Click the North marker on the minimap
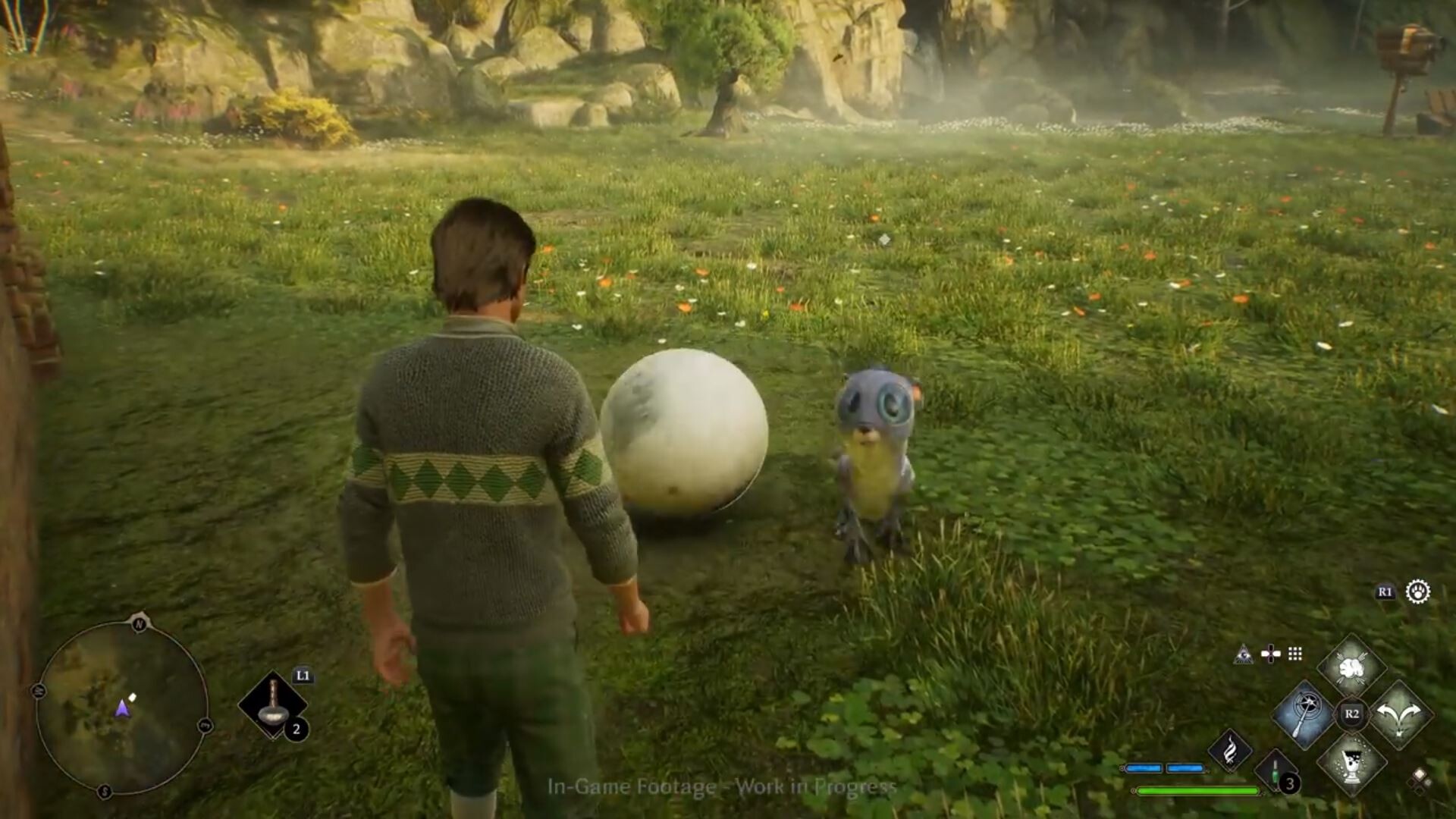 (x=139, y=624)
